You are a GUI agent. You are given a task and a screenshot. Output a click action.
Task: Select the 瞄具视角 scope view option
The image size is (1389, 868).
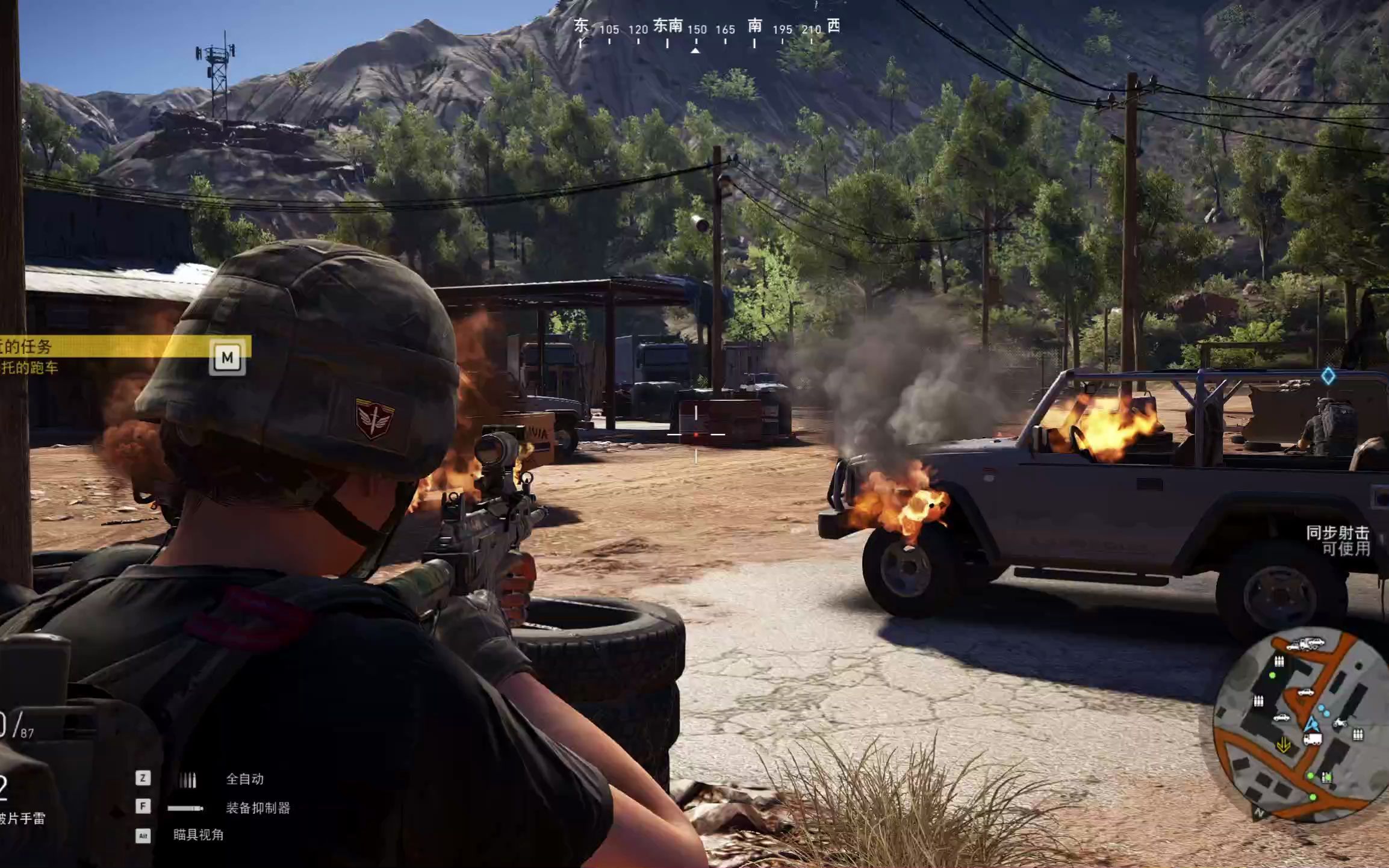198,835
